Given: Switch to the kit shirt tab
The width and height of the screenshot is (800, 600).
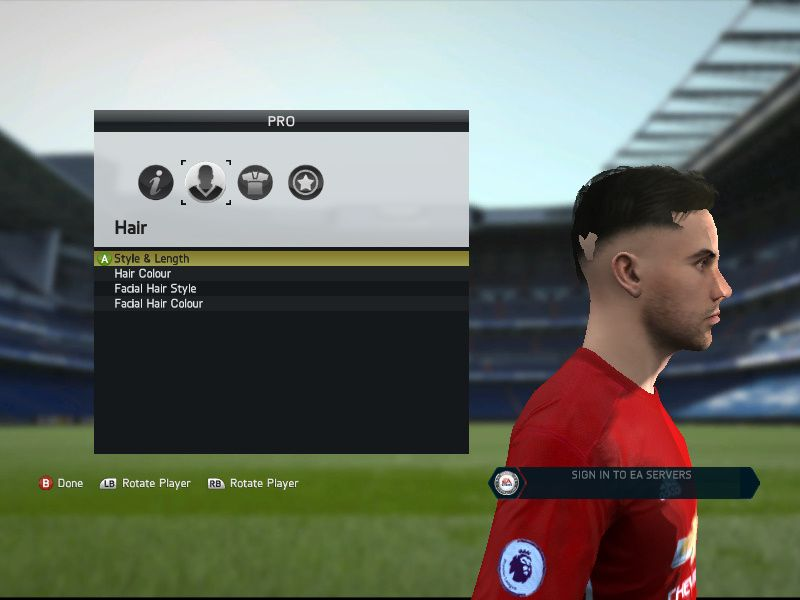Looking at the screenshot, I should pos(256,182).
